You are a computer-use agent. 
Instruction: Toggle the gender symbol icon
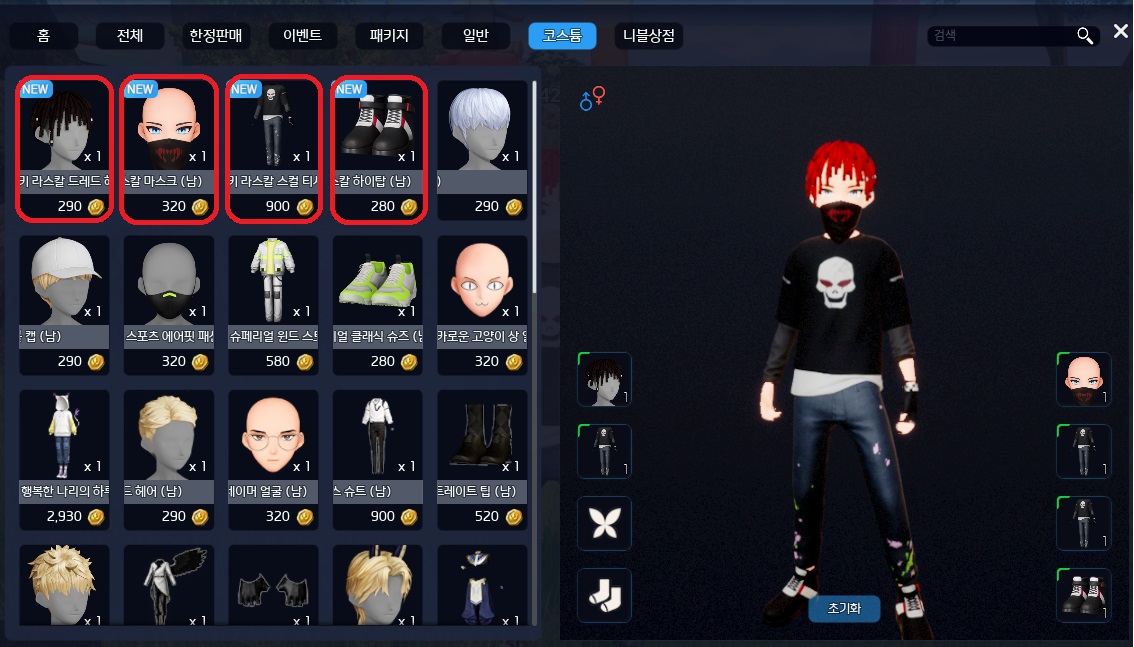click(x=592, y=98)
